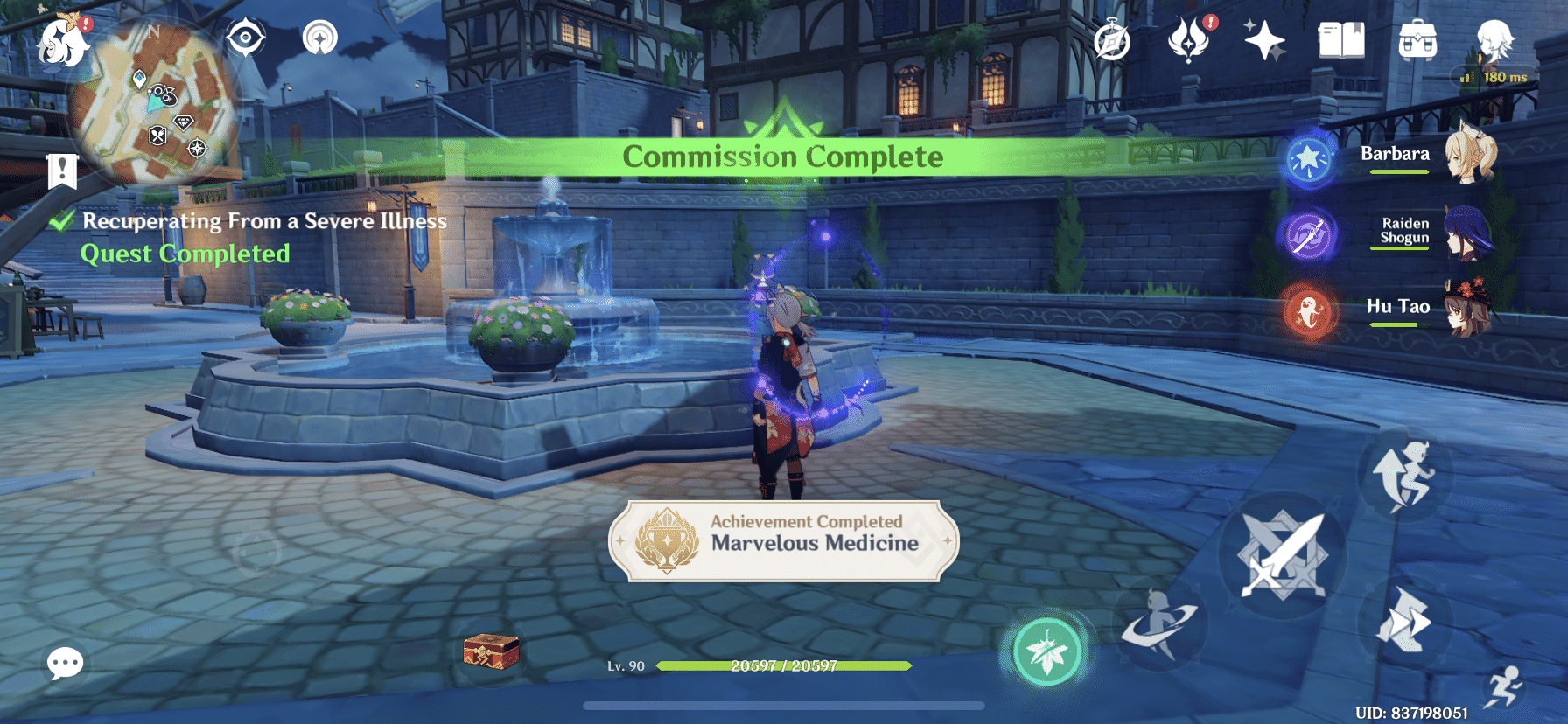Open the multiplayer co-op icon
The image size is (1568, 724).
pyautogui.click(x=323, y=38)
